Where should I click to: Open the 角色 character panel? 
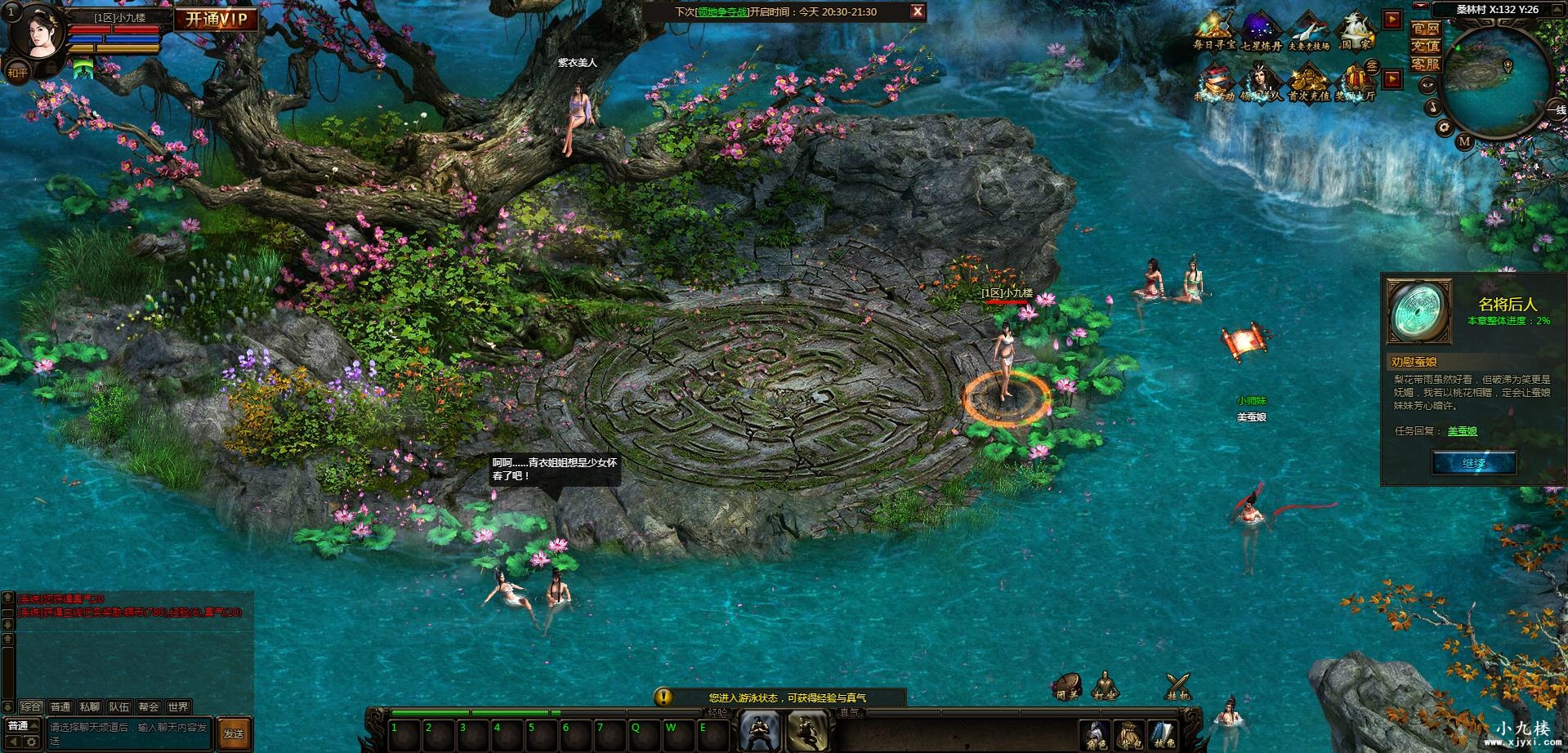pyautogui.click(x=1096, y=734)
